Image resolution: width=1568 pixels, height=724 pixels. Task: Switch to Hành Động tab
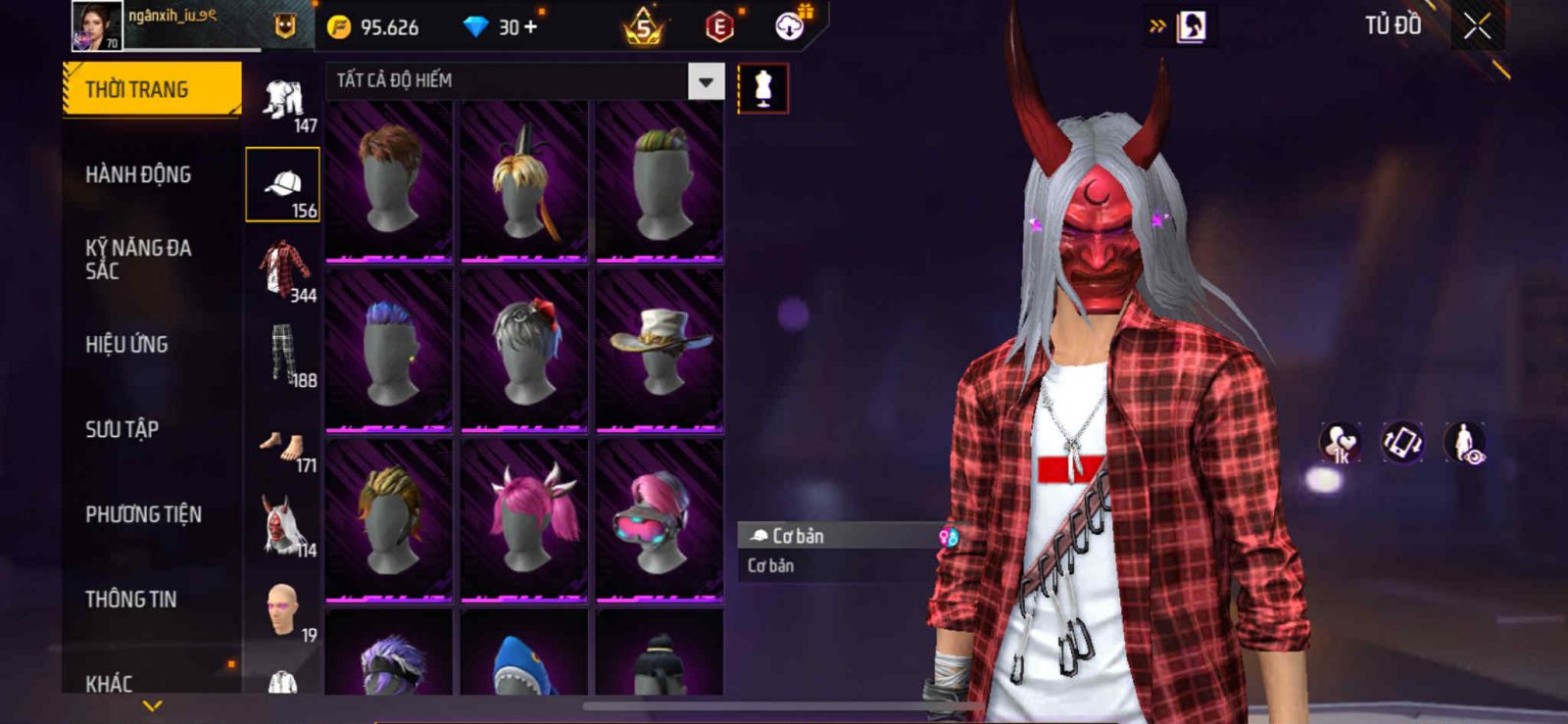tap(138, 174)
